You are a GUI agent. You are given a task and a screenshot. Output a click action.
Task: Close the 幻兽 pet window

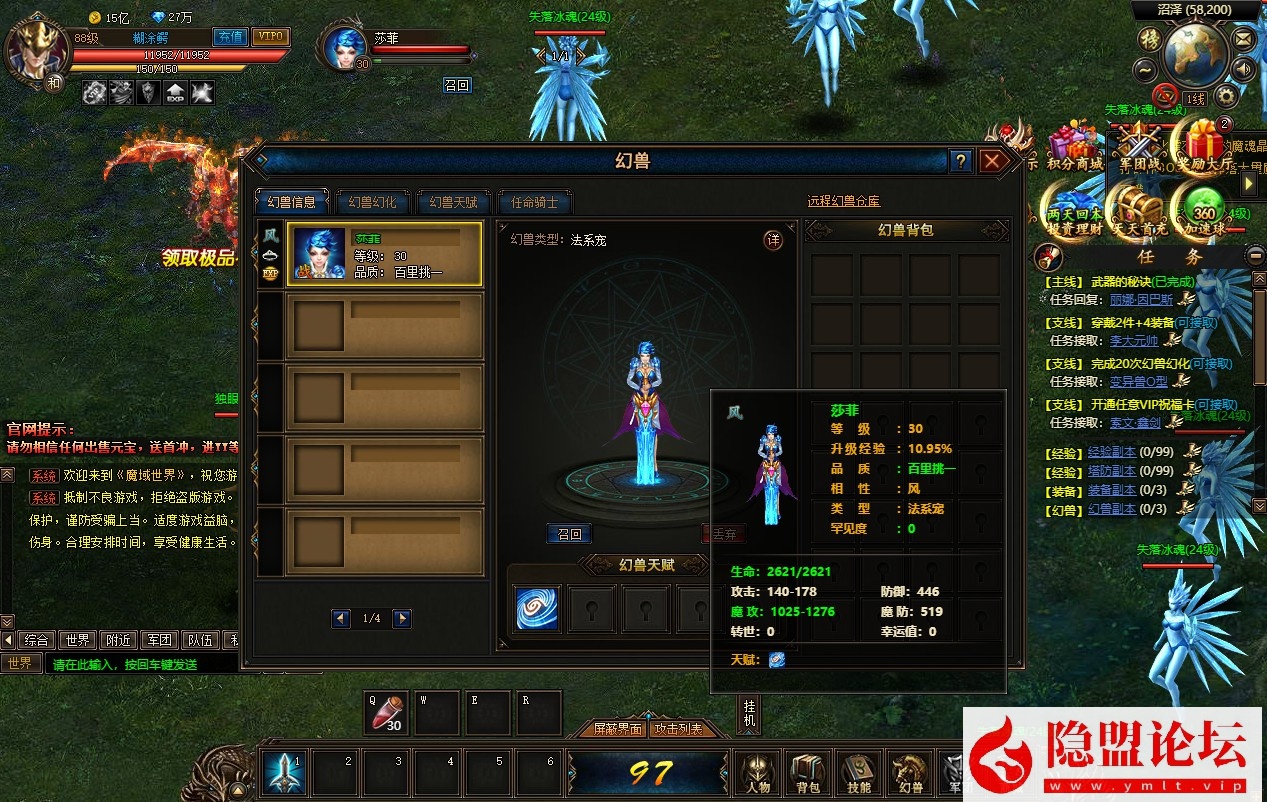click(x=991, y=161)
